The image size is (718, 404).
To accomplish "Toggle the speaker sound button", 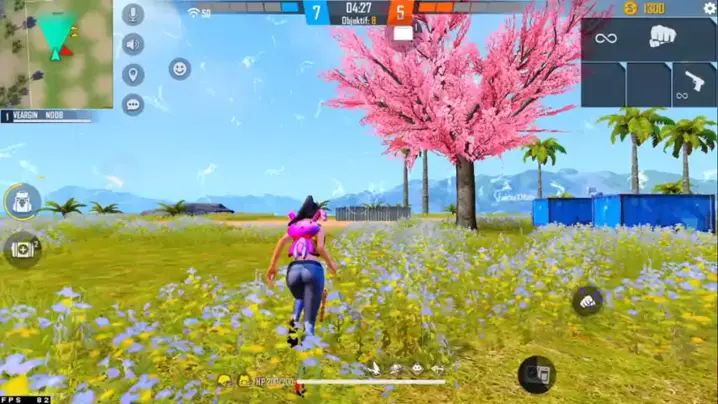I will [x=133, y=44].
